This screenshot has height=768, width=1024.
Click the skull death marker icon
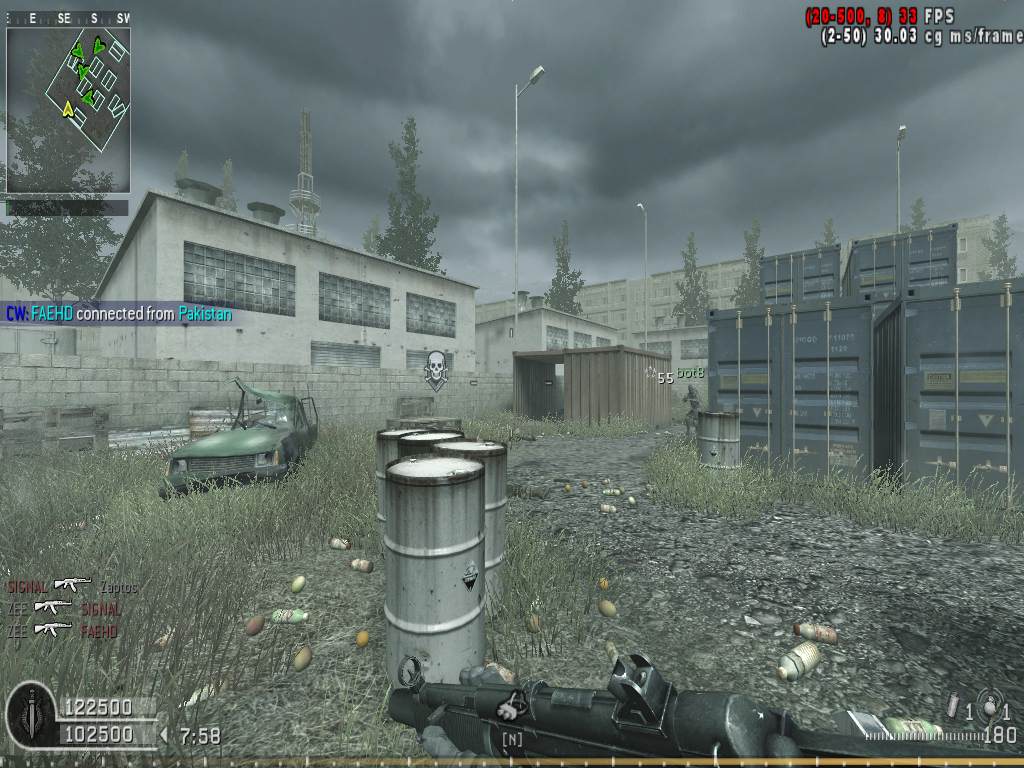[435, 369]
